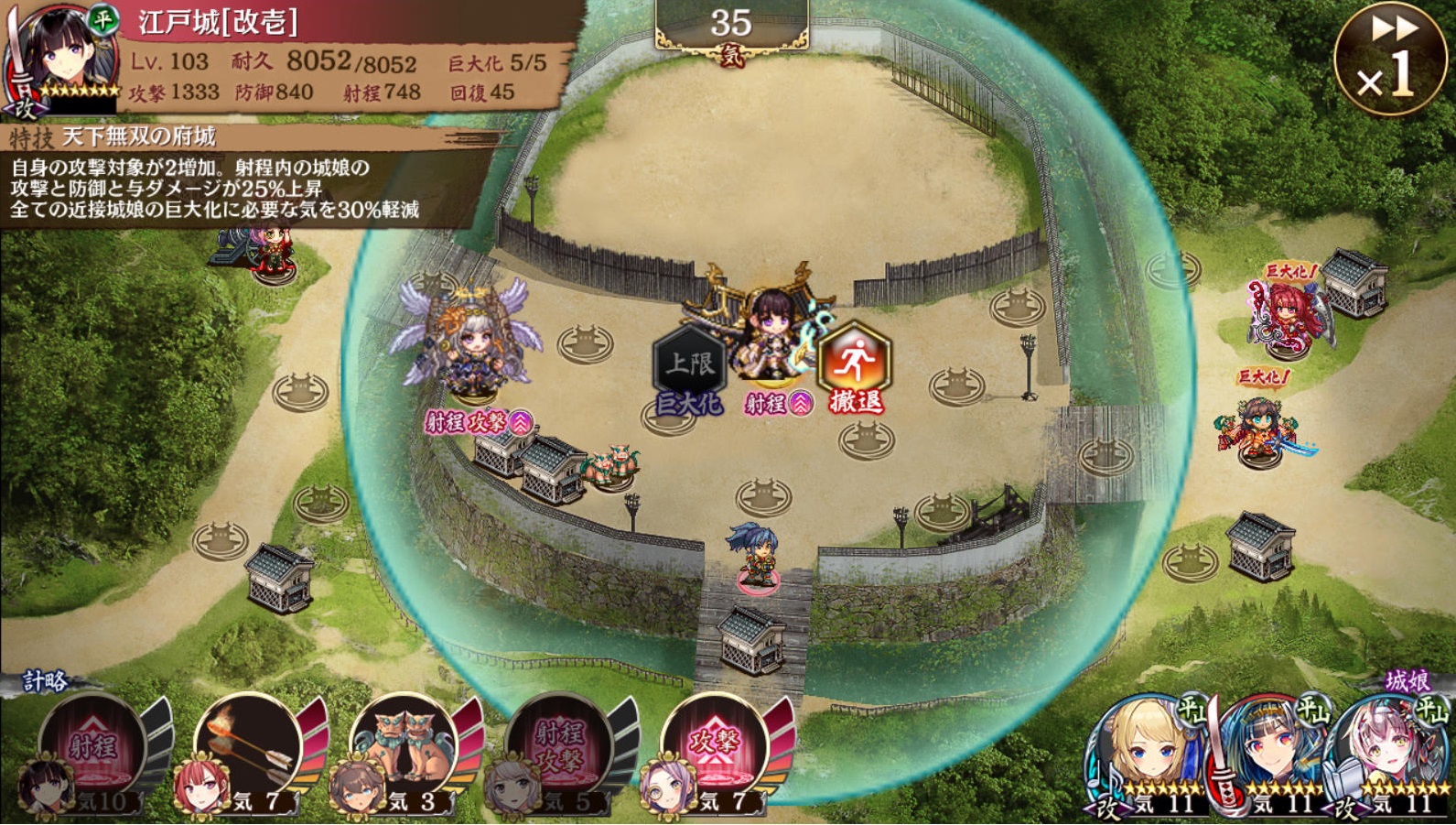Screen dimensions: 1456x825
Task: Select the red-haired unit marked 巨大化!
Action: pyautogui.click(x=1286, y=316)
